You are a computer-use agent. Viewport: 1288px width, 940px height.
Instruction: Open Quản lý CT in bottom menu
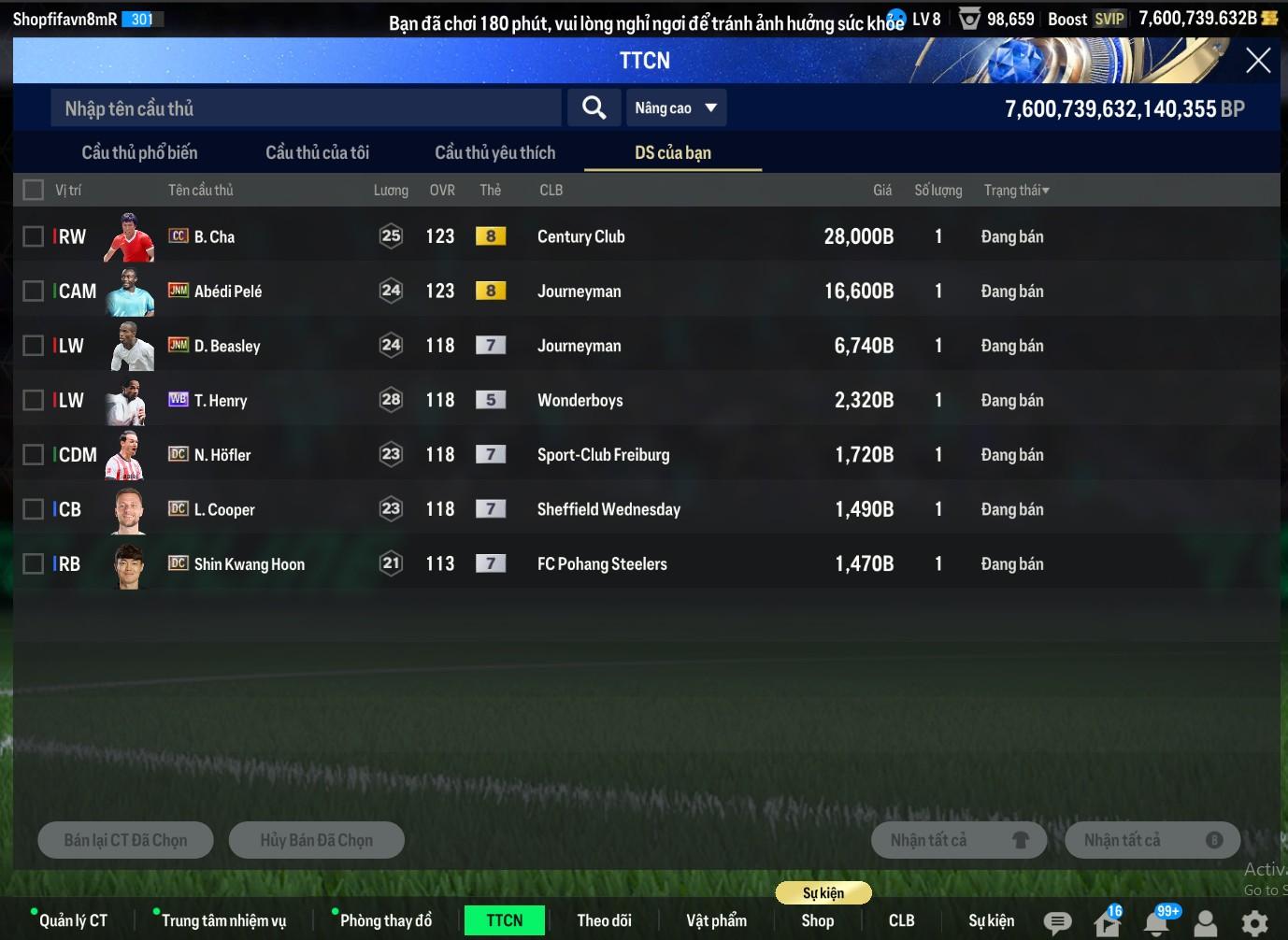pyautogui.click(x=73, y=920)
